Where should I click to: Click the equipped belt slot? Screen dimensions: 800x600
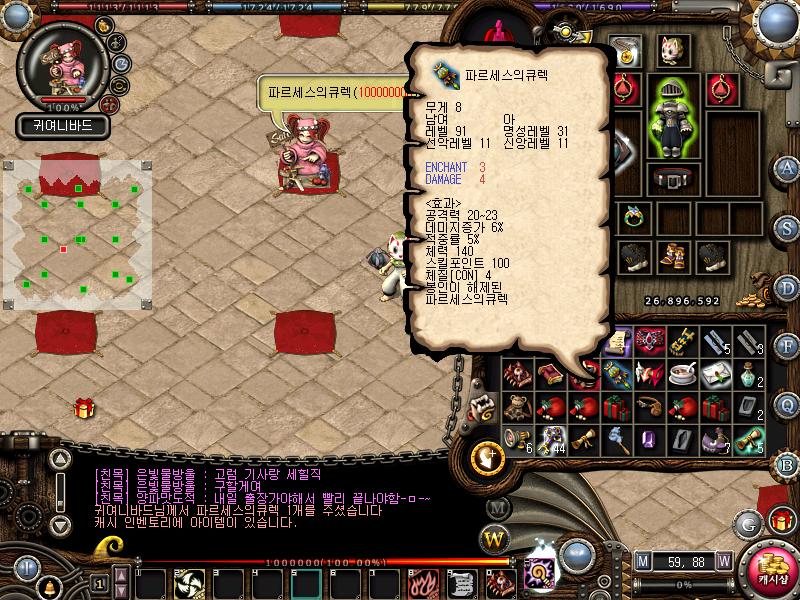[x=673, y=179]
